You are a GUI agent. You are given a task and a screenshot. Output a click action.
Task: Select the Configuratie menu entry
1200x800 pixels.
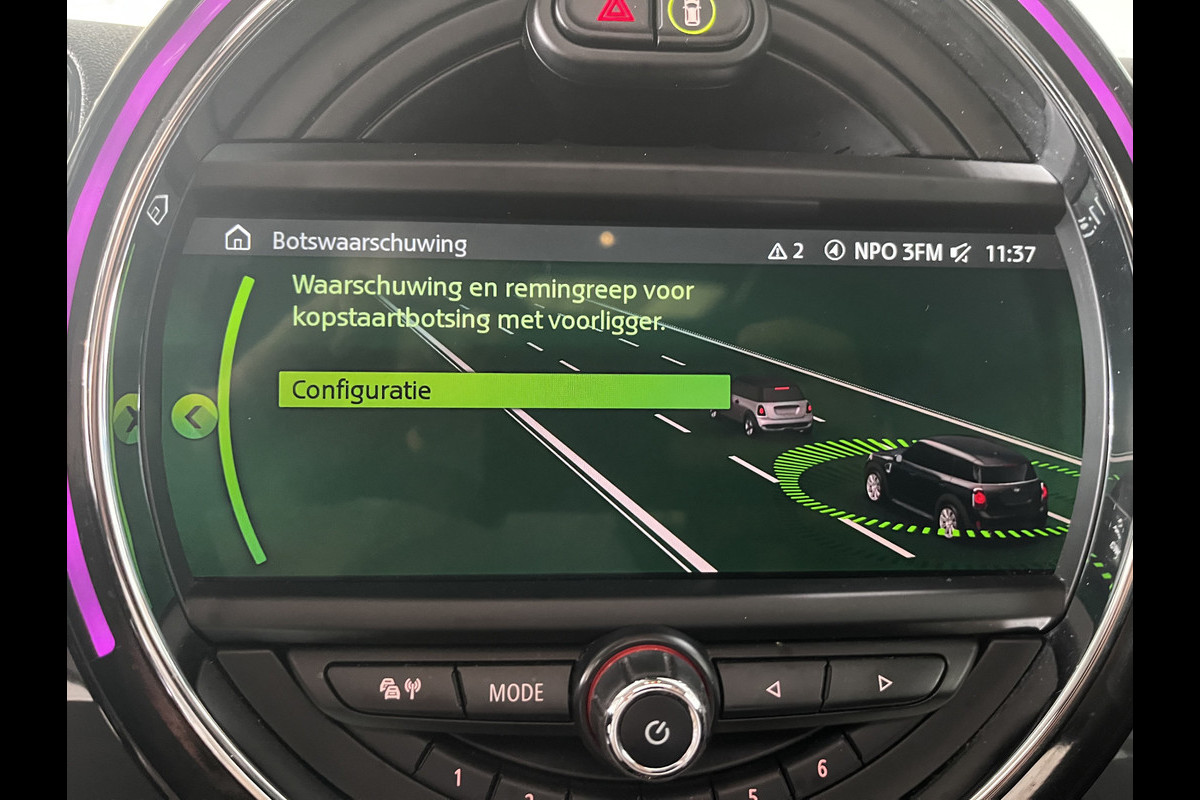503,391
